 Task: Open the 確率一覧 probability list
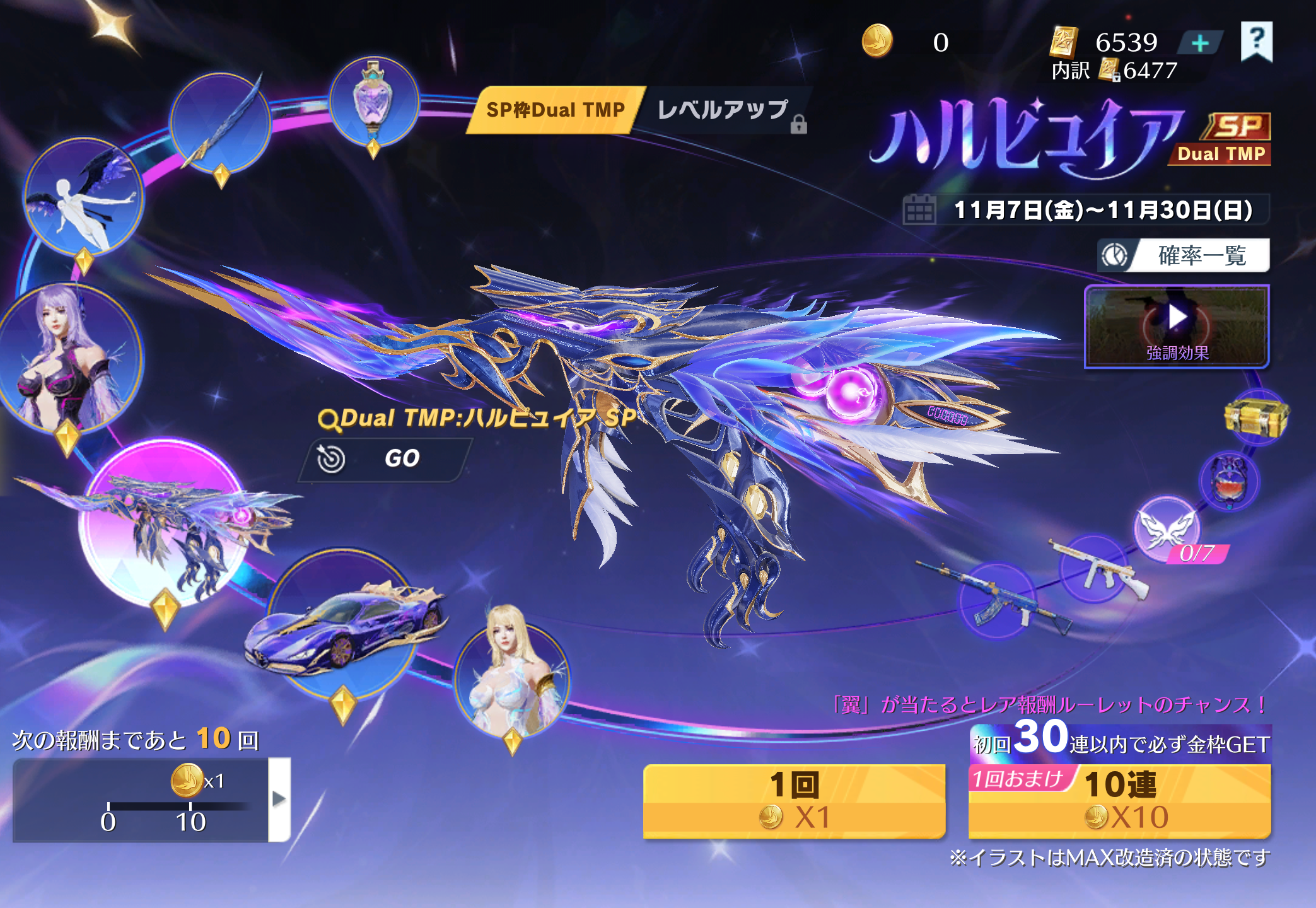pos(1184,255)
